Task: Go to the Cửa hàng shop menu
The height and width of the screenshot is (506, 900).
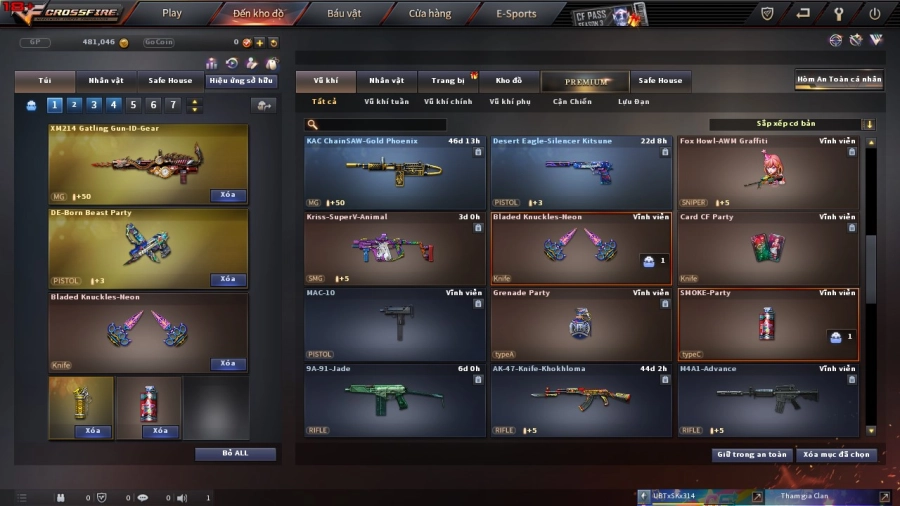Action: [430, 14]
